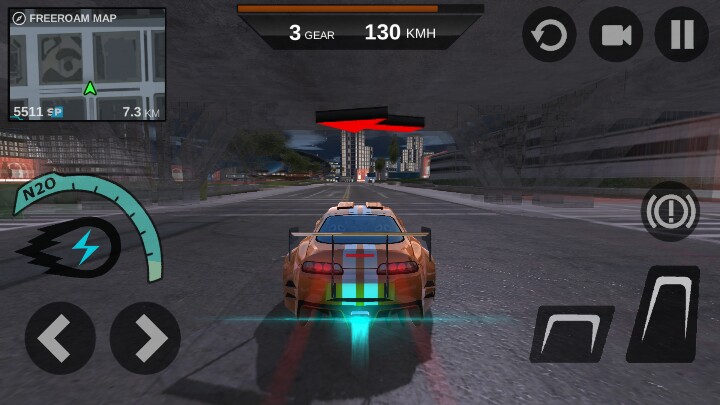
Task: Open the Freeroam minimap
Action: pos(87,66)
